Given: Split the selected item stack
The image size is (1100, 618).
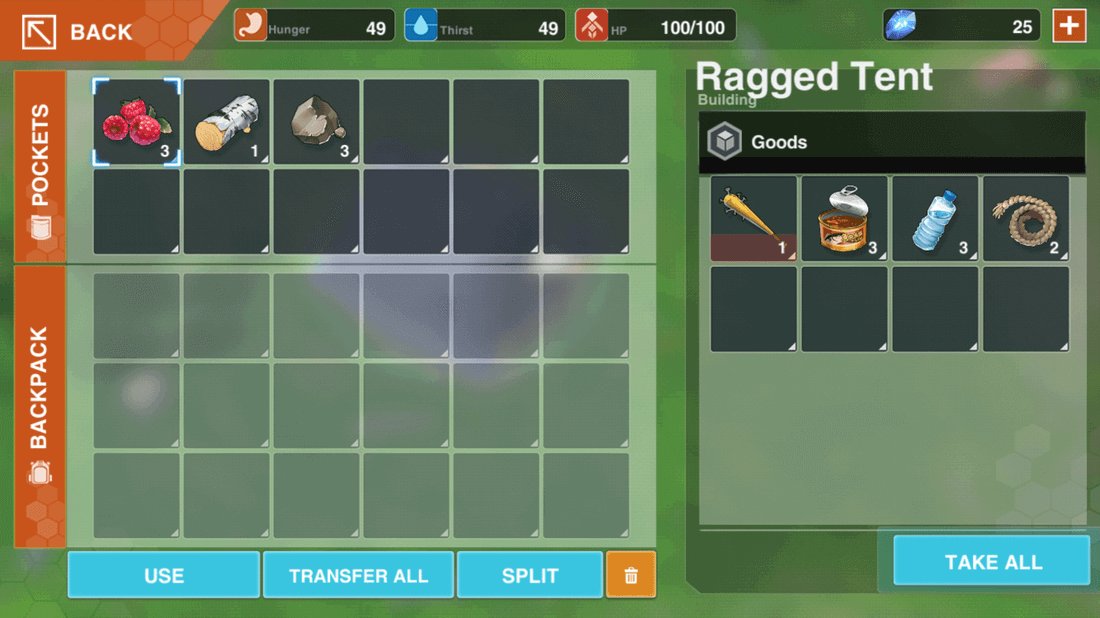Looking at the screenshot, I should point(530,575).
